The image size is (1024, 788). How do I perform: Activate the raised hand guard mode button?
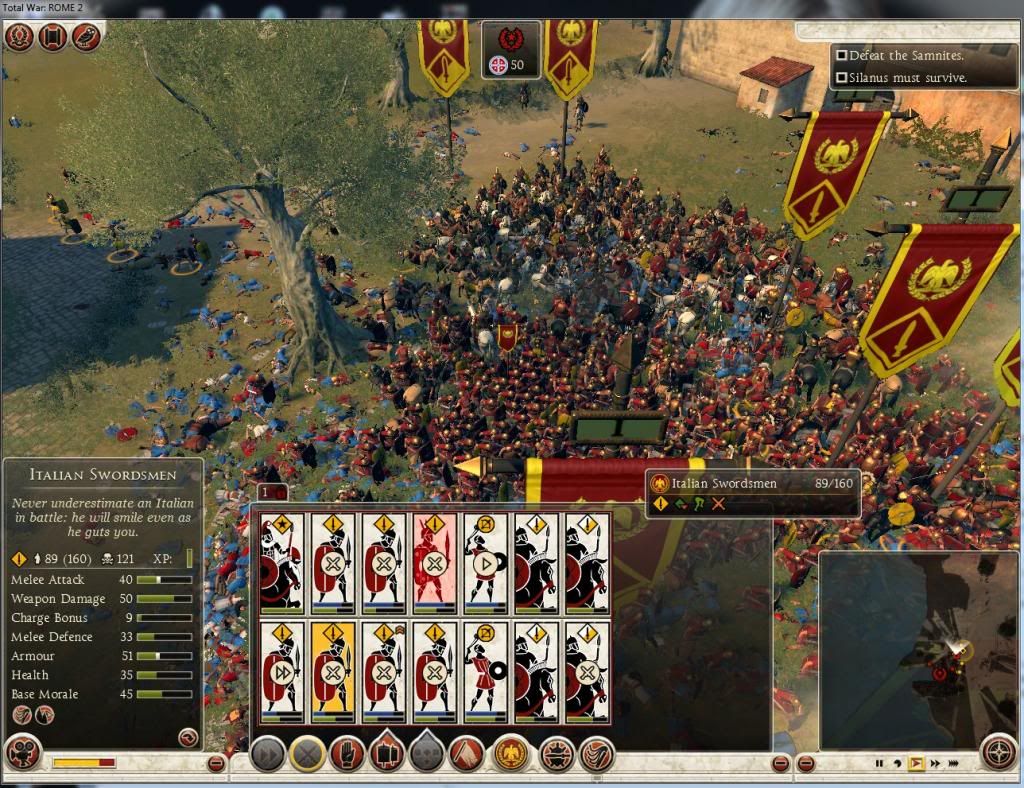point(346,753)
